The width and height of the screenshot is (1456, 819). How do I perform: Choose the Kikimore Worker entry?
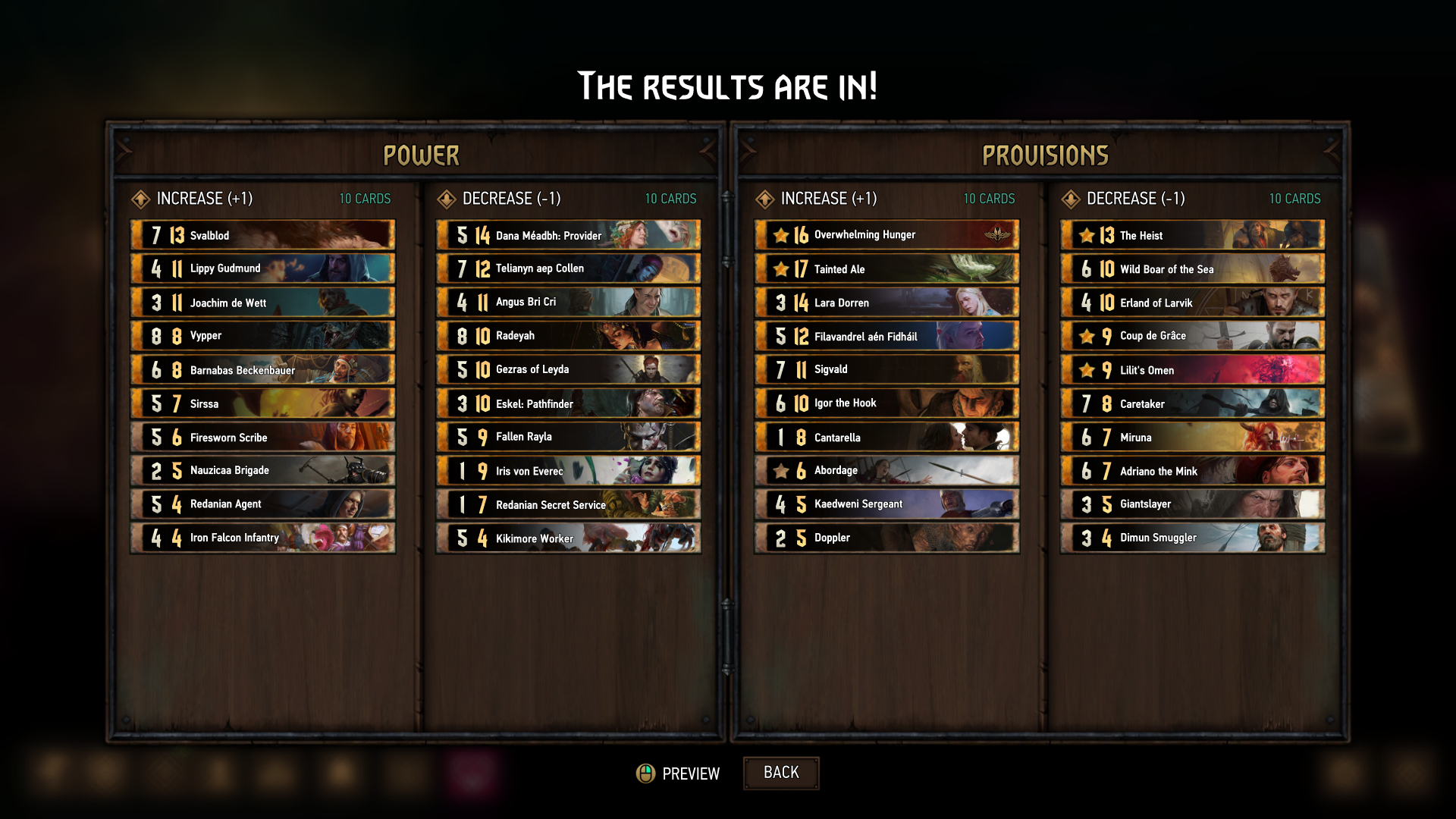coord(568,538)
